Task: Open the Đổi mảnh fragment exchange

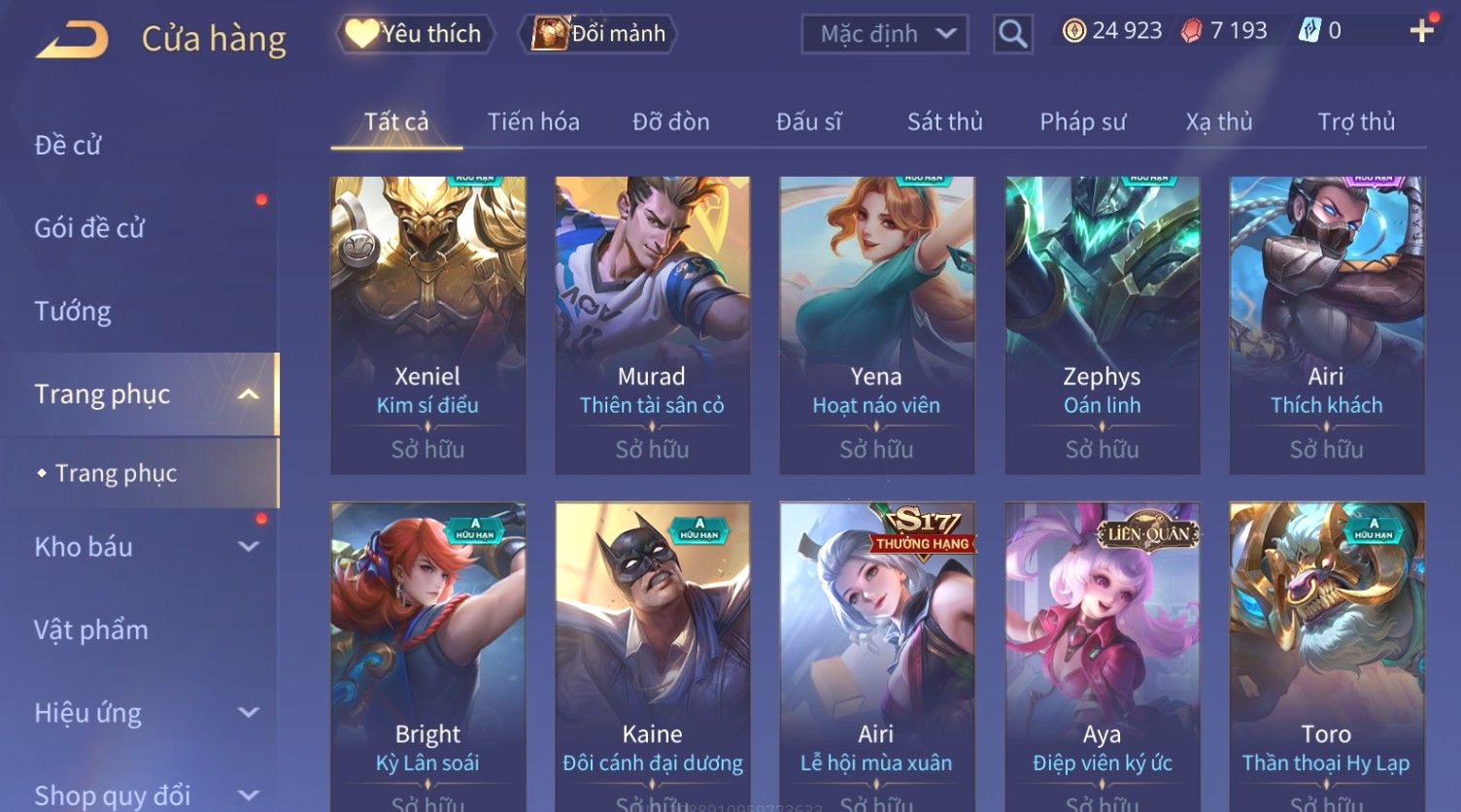Action: [599, 34]
